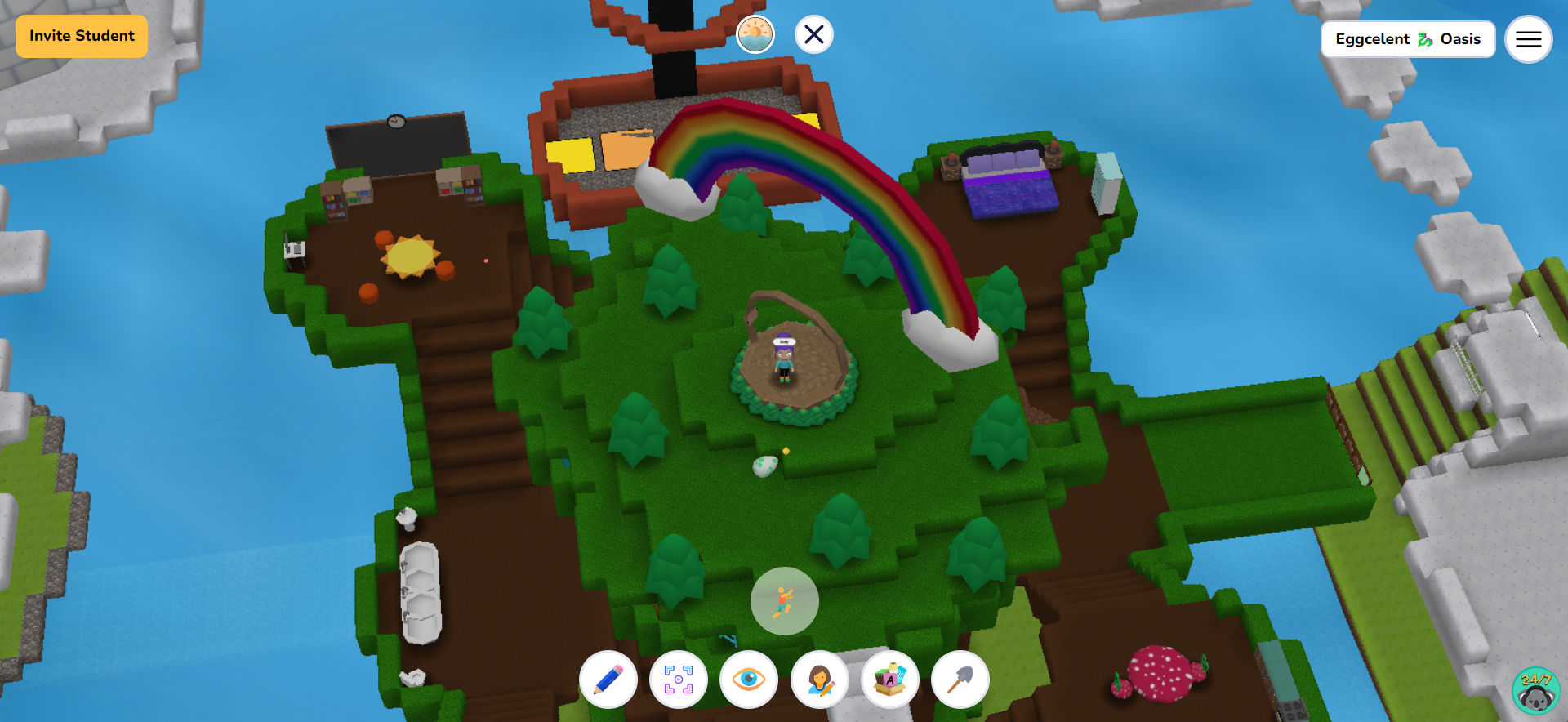Close the current view with the X button
This screenshot has width=1568, height=722.
coord(813,34)
